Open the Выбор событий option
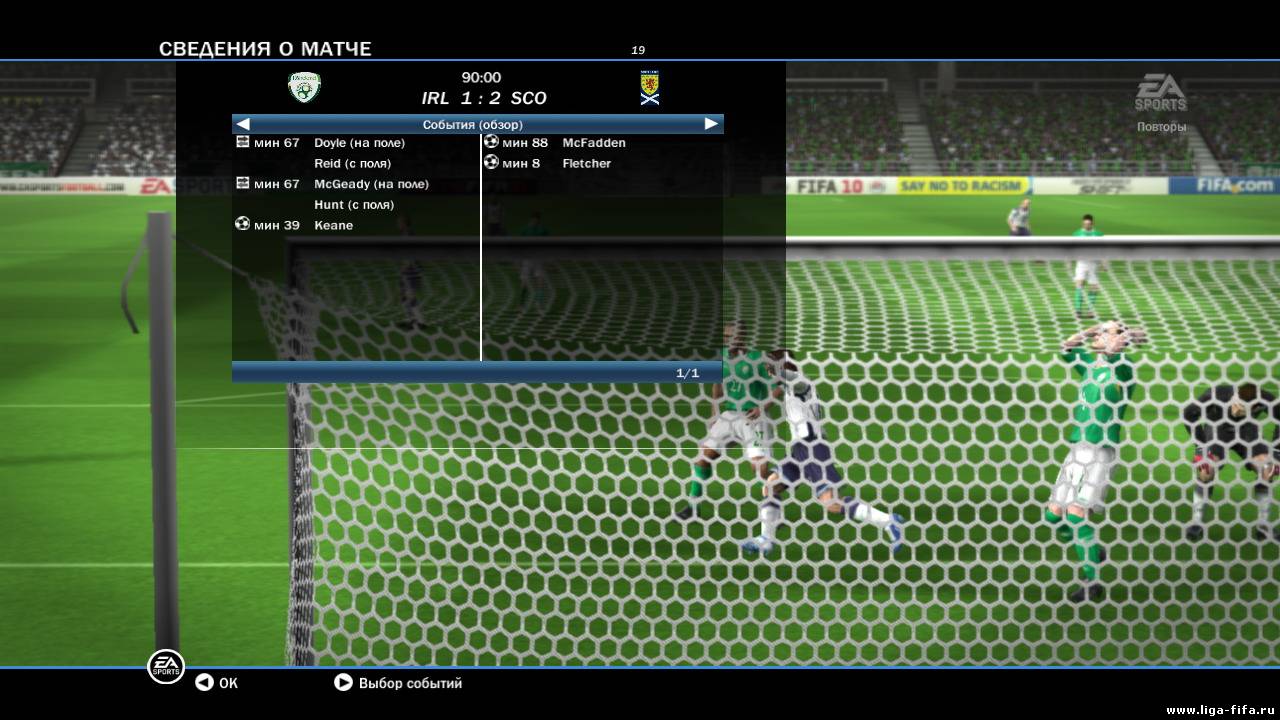 point(398,683)
